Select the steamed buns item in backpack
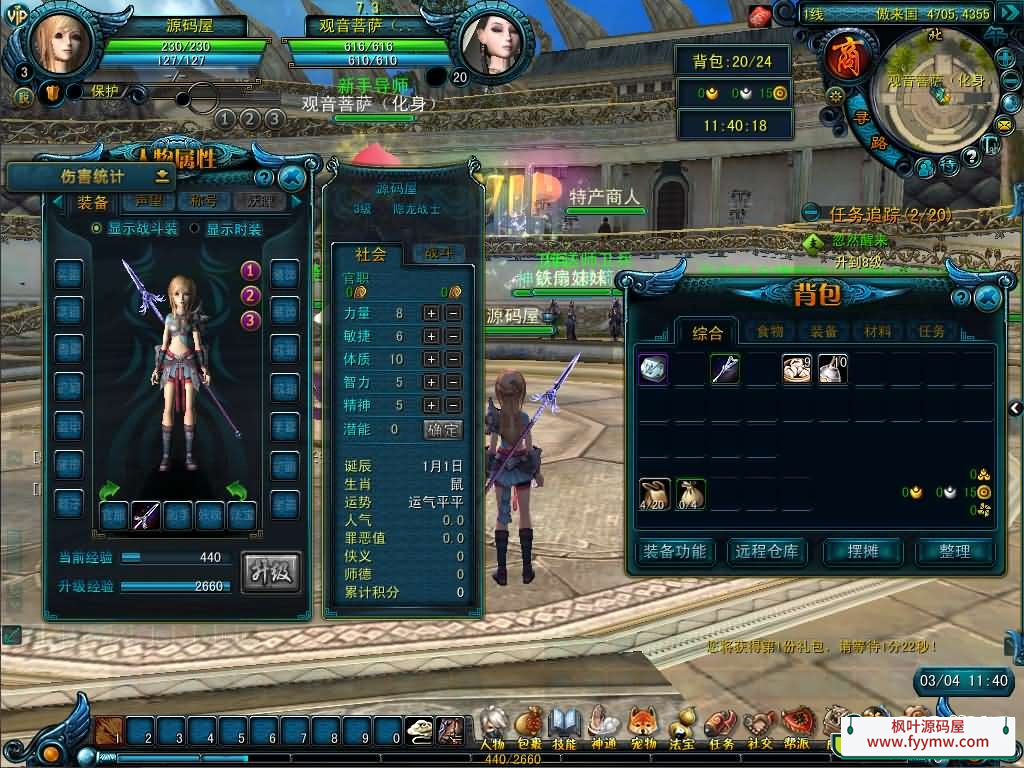Viewport: 1024px width, 768px height. click(x=797, y=369)
